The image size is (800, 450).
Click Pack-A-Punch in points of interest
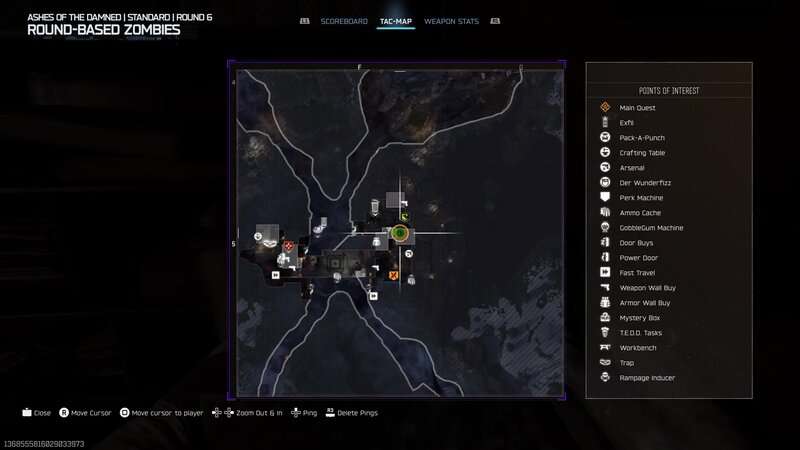pos(642,137)
